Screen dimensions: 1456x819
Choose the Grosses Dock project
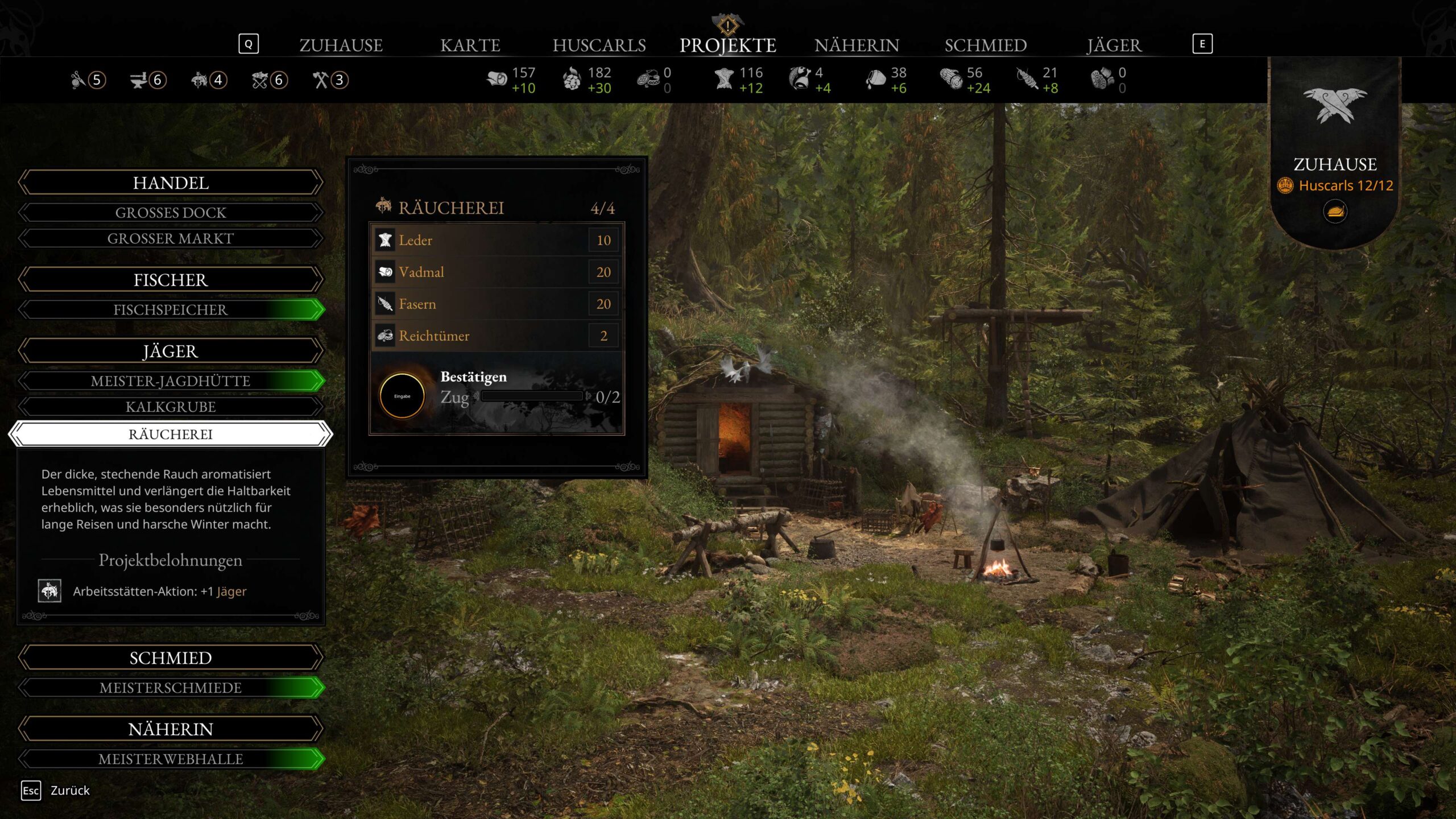tap(171, 213)
